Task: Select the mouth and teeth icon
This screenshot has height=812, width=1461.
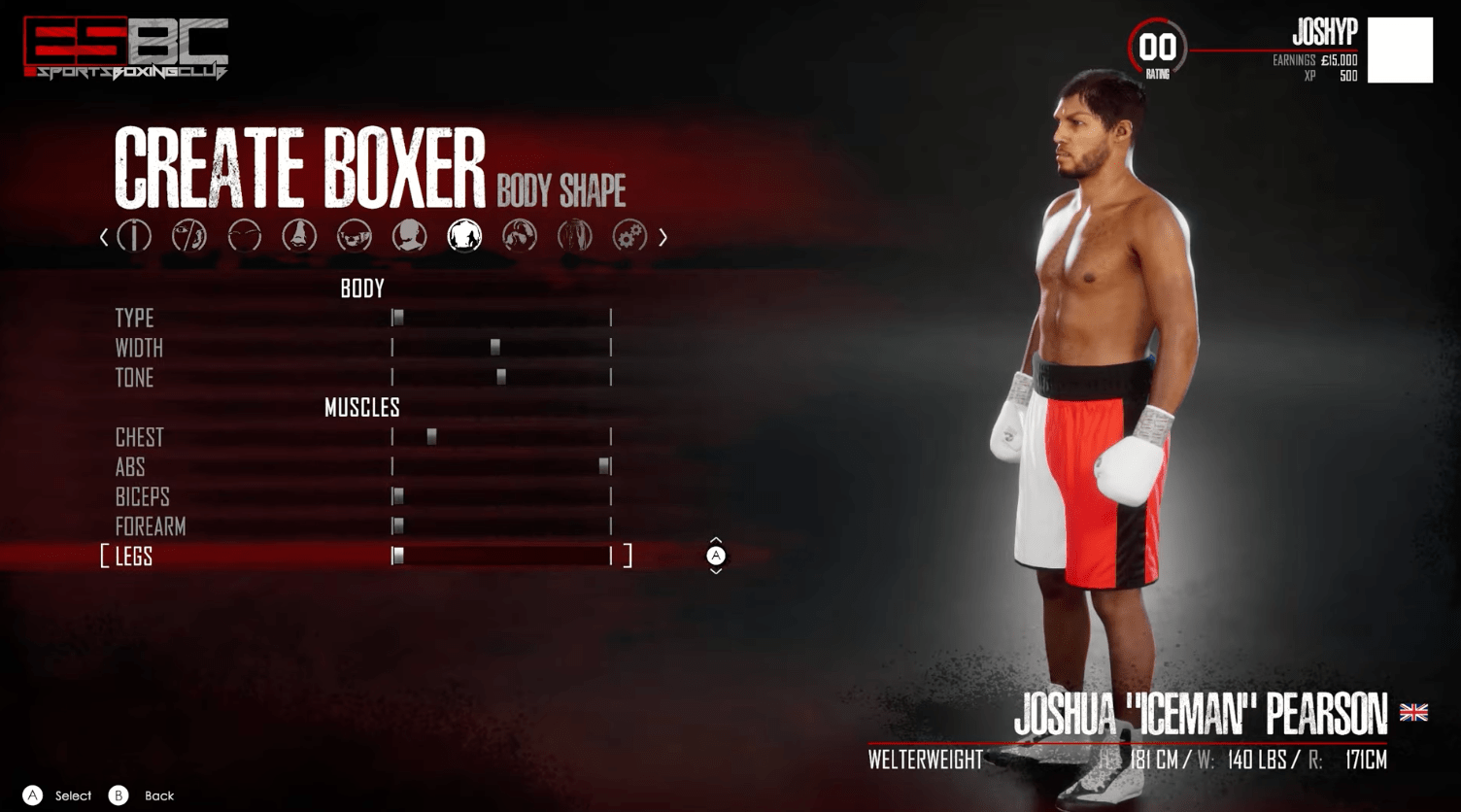Action: click(x=357, y=236)
